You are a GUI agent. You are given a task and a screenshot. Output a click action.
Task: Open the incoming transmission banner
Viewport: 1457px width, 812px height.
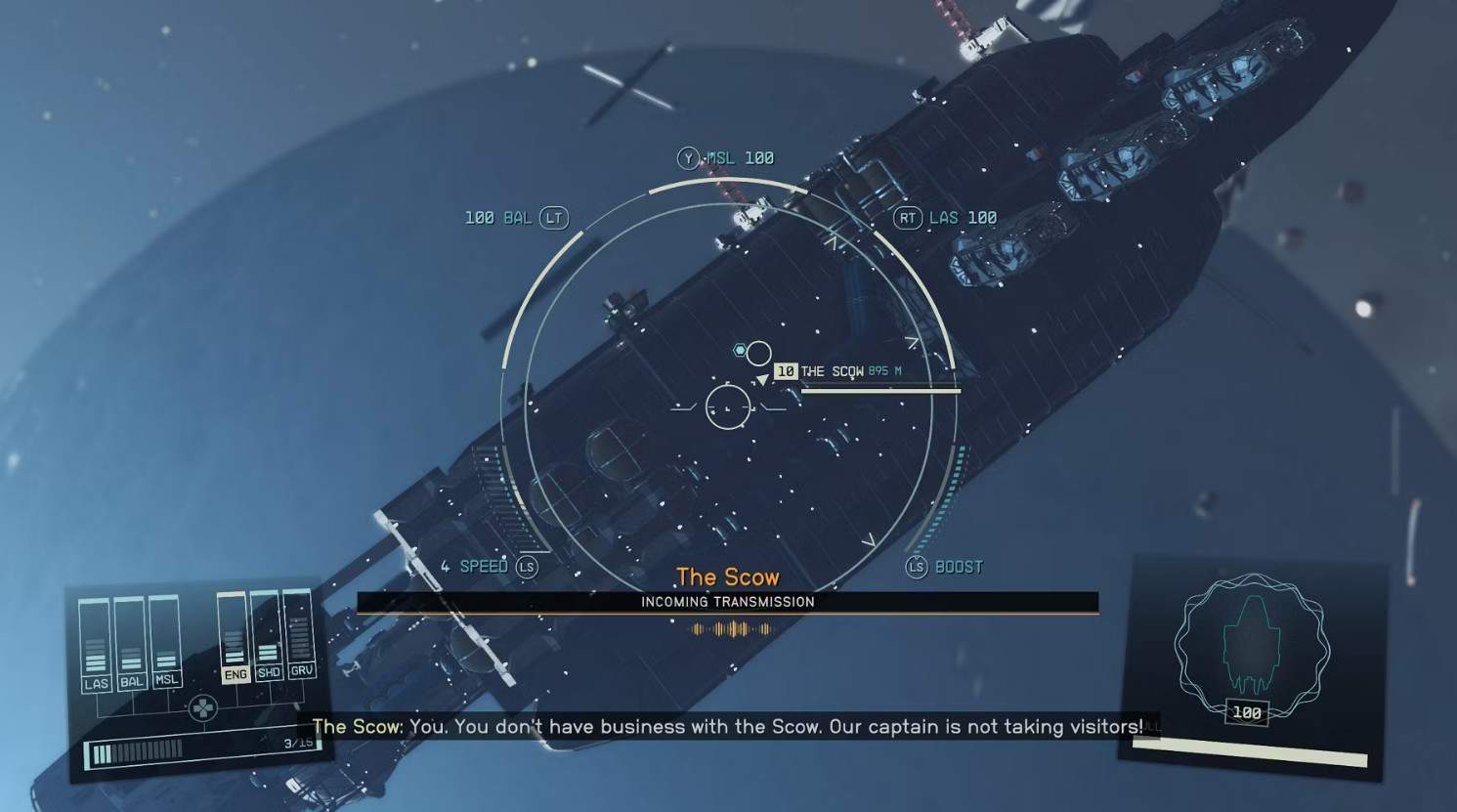point(727,602)
